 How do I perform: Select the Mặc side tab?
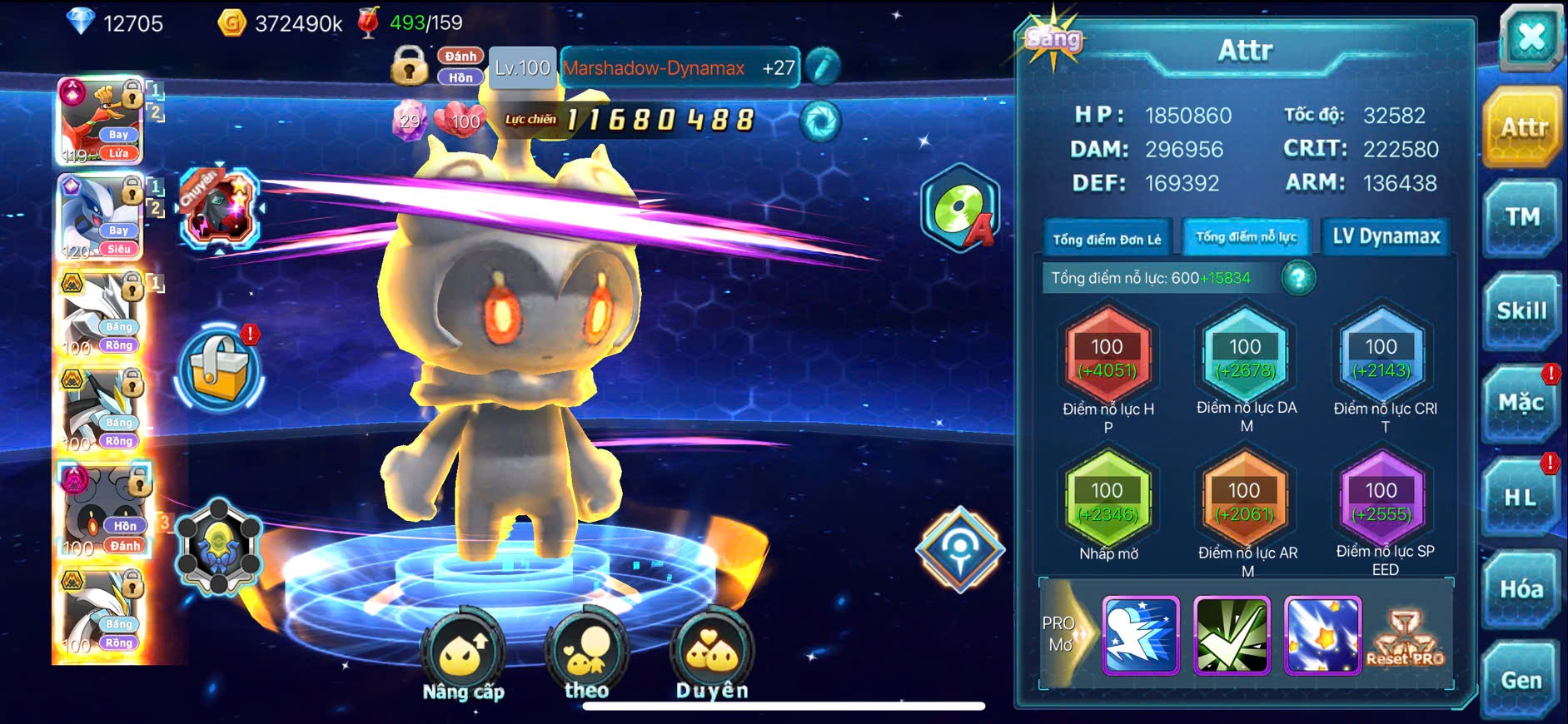(1521, 404)
